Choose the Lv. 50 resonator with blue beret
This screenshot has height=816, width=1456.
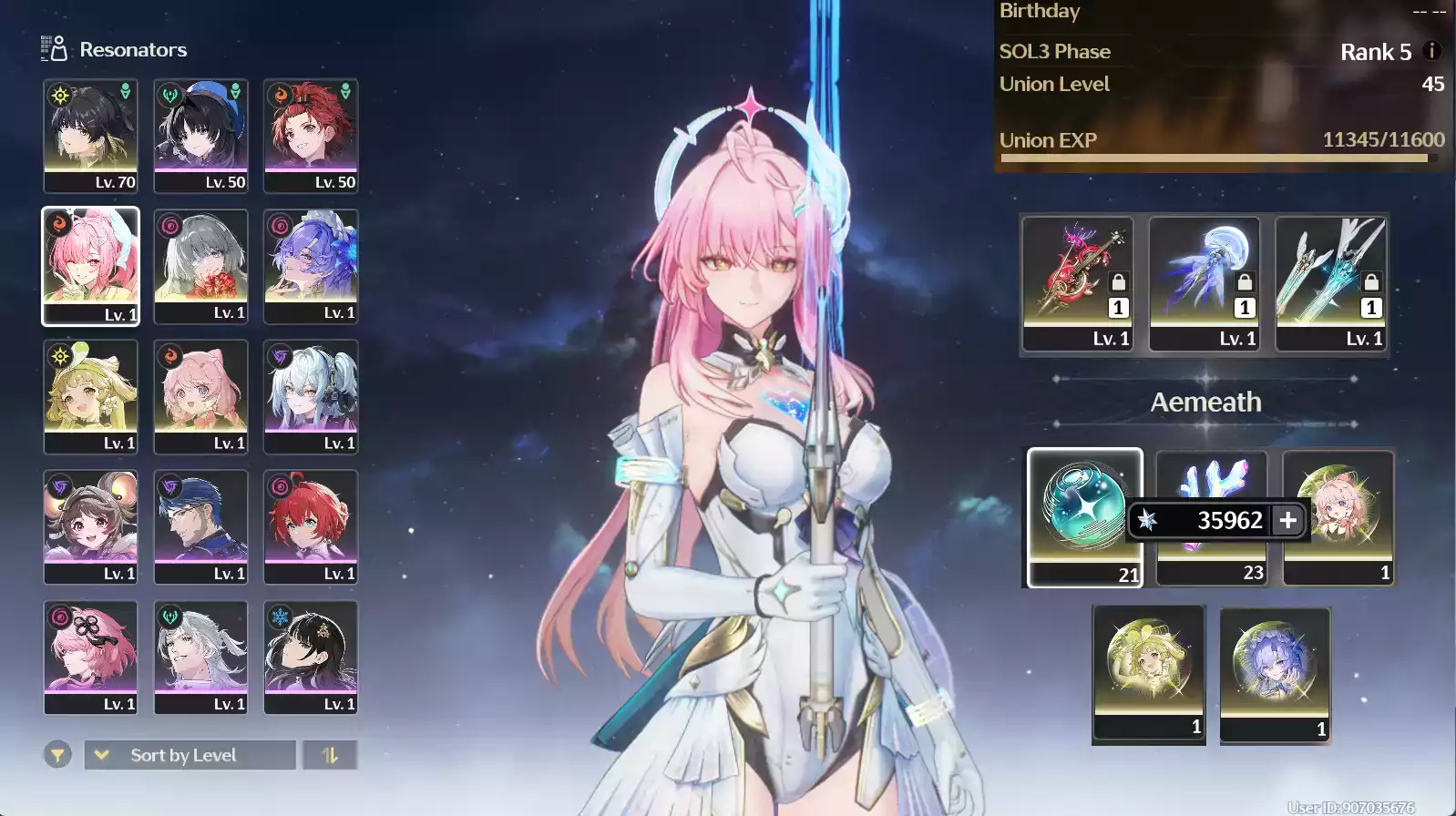(200, 135)
